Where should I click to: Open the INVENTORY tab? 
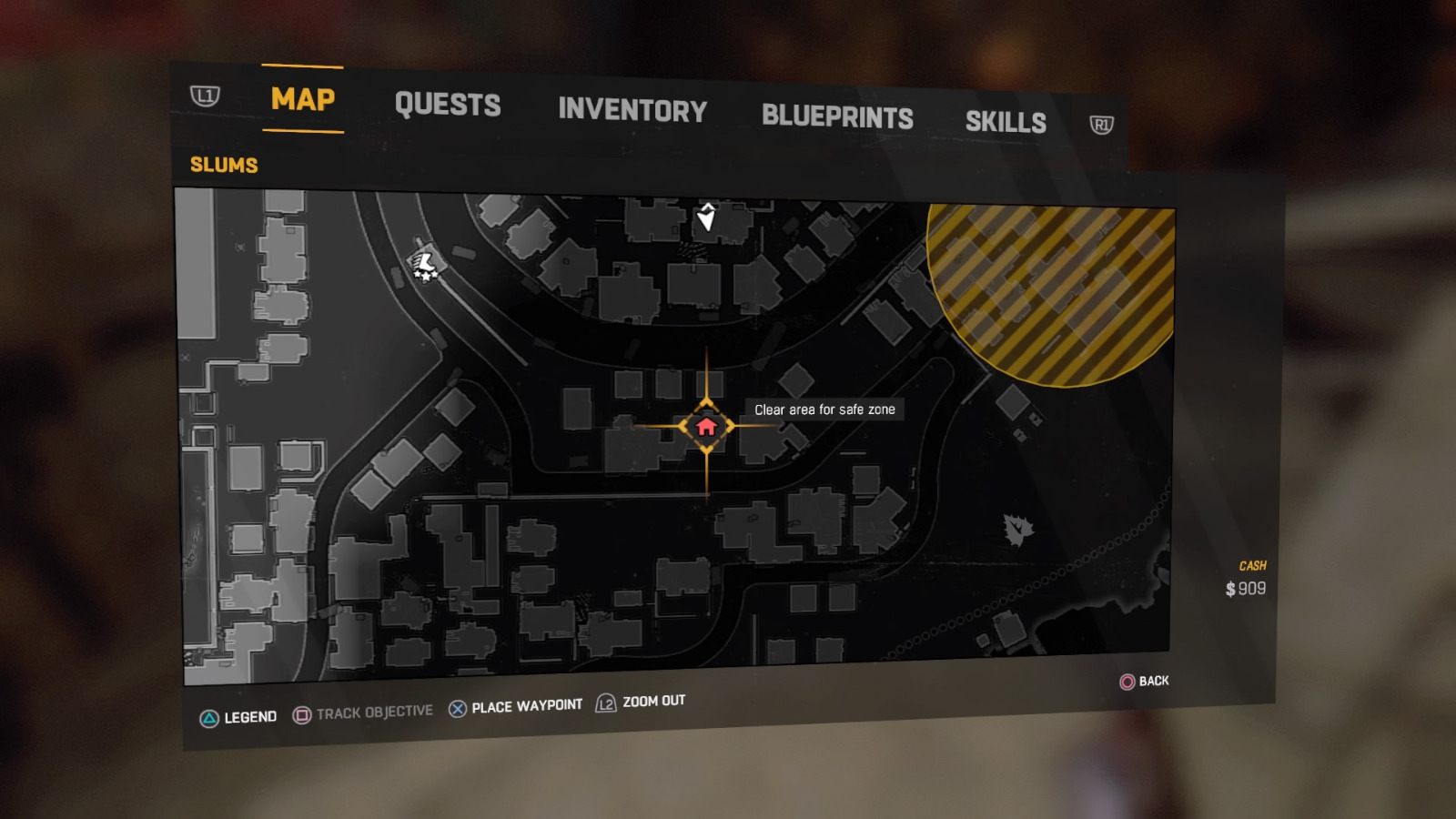(x=633, y=110)
